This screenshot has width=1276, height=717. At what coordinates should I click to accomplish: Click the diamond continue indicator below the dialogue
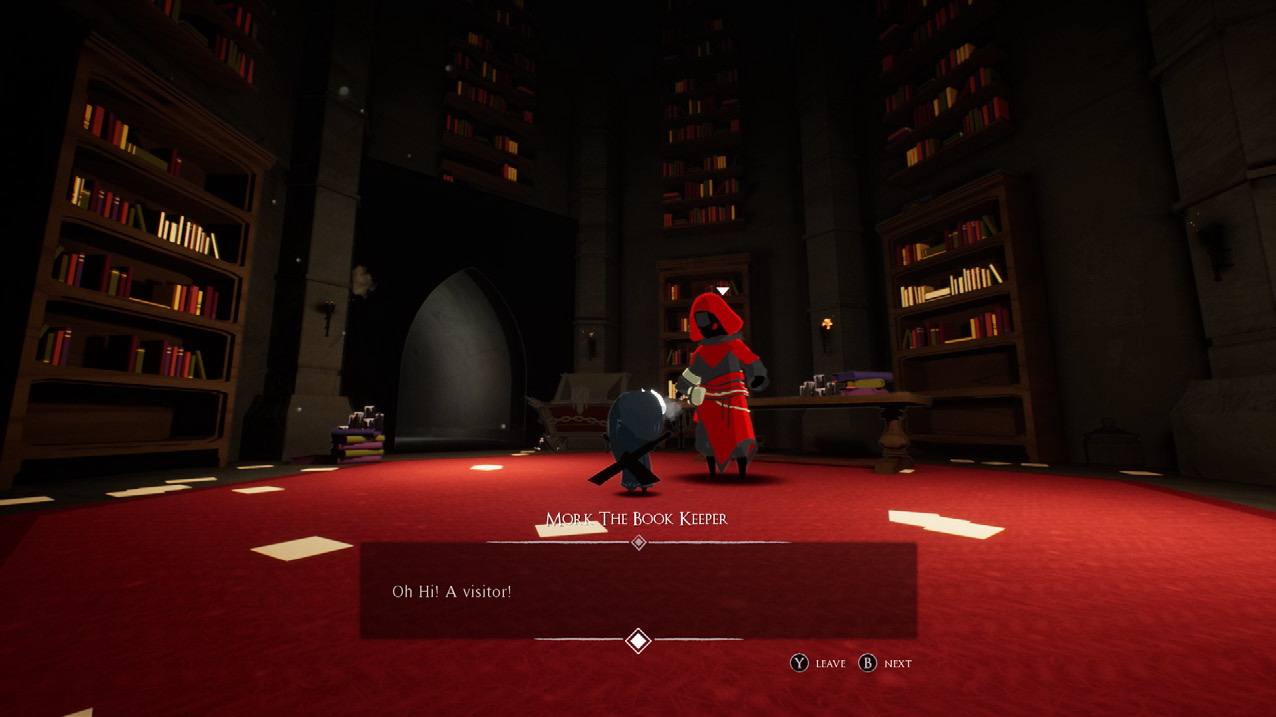[x=638, y=640]
